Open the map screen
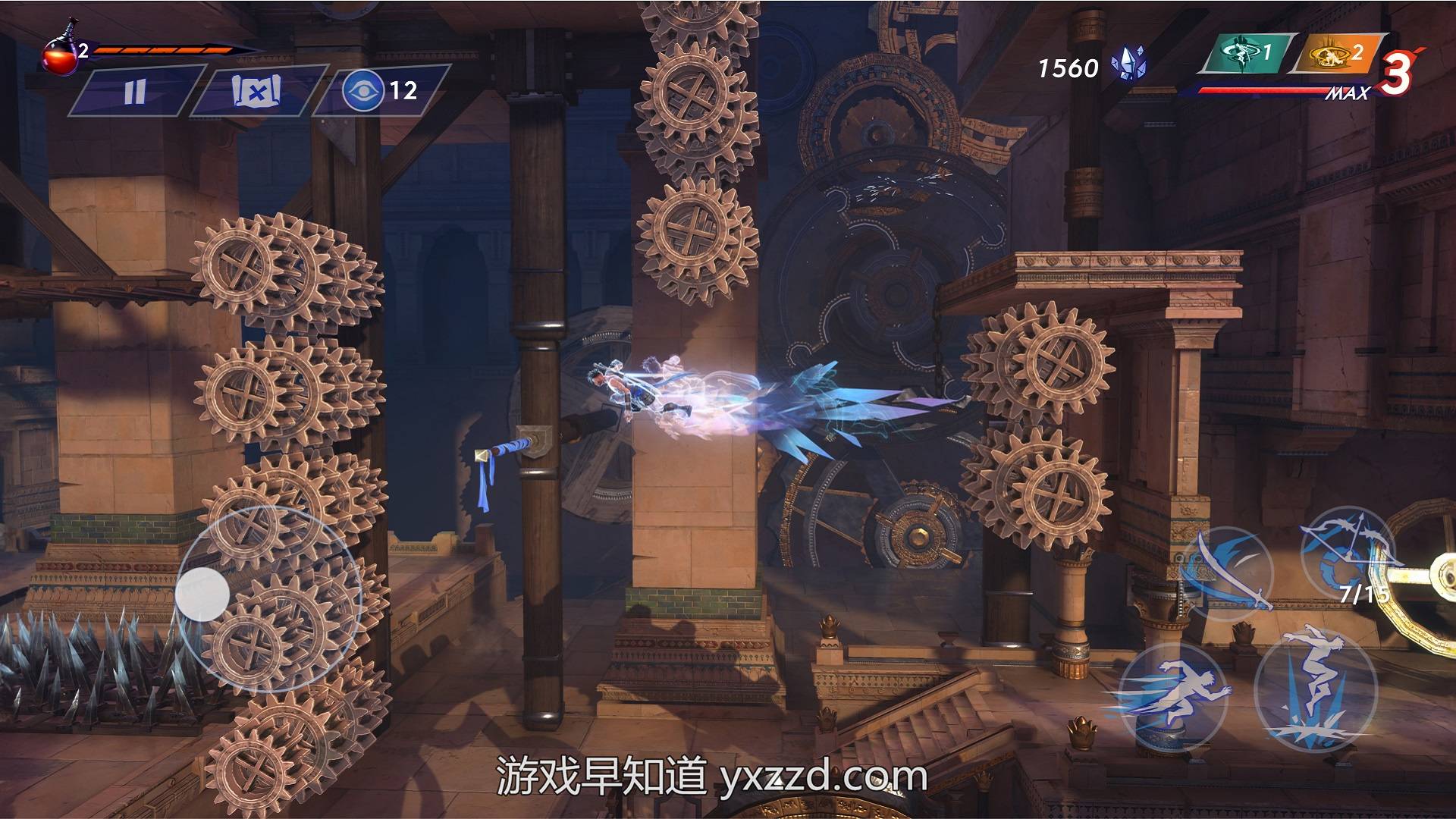Viewport: 1456px width, 819px height. point(257,91)
